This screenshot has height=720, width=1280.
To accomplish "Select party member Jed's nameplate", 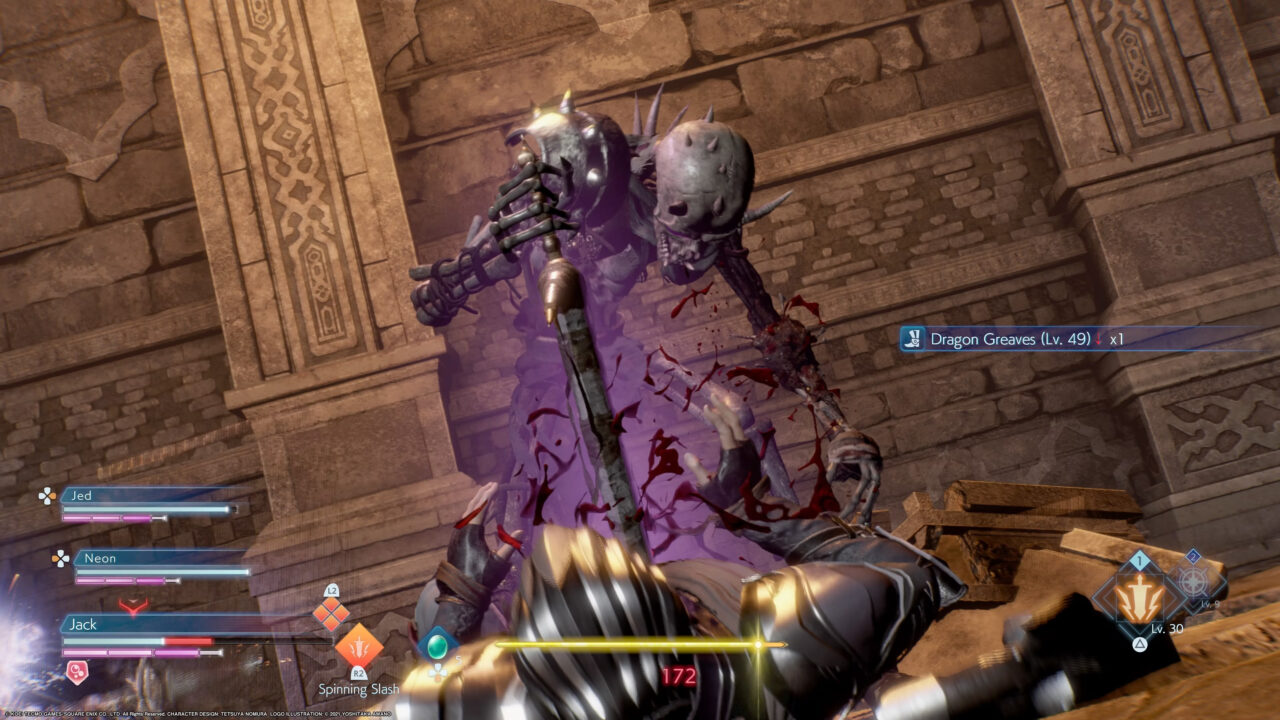I will (82, 495).
